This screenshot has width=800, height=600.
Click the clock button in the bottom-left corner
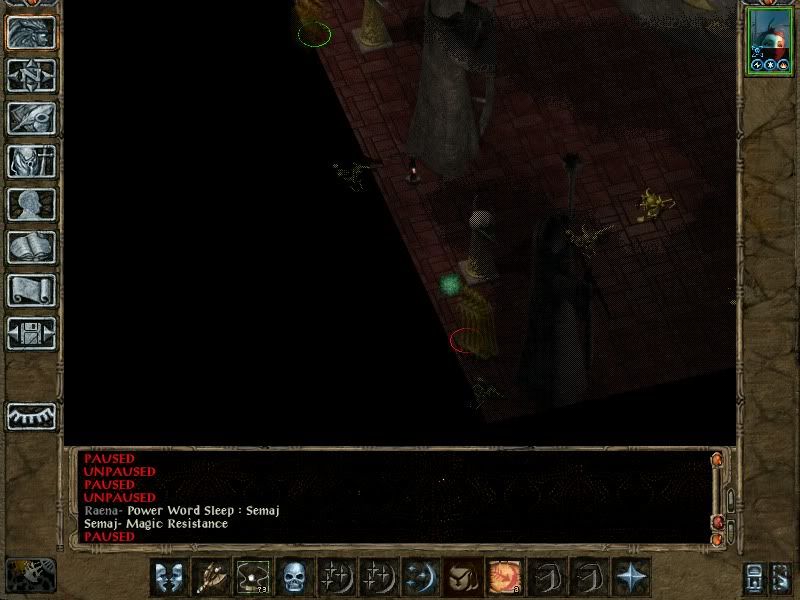(31, 574)
